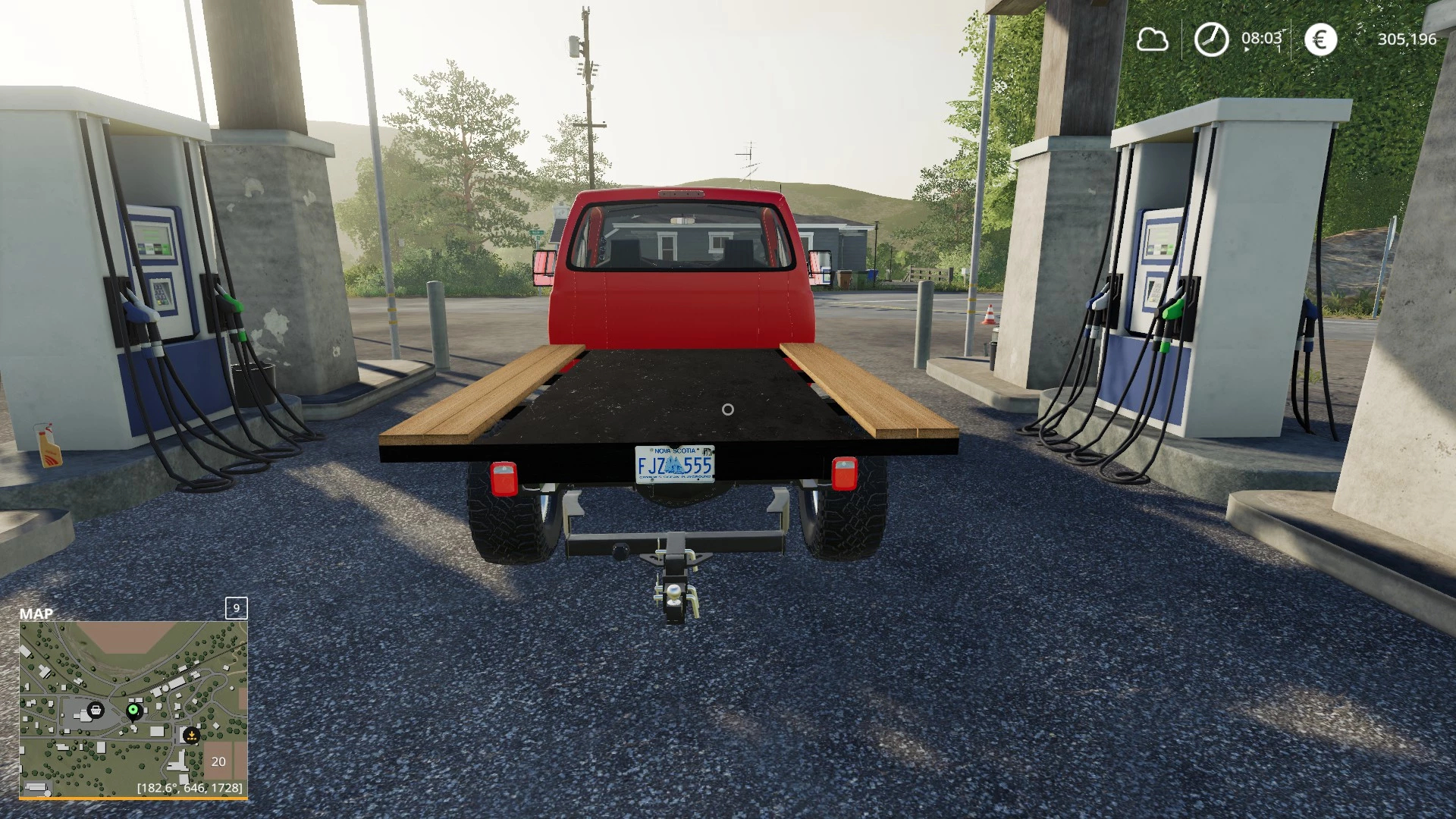This screenshot has width=1456, height=819.
Task: Click the shop basket marker on the minimap
Action: [x=96, y=710]
